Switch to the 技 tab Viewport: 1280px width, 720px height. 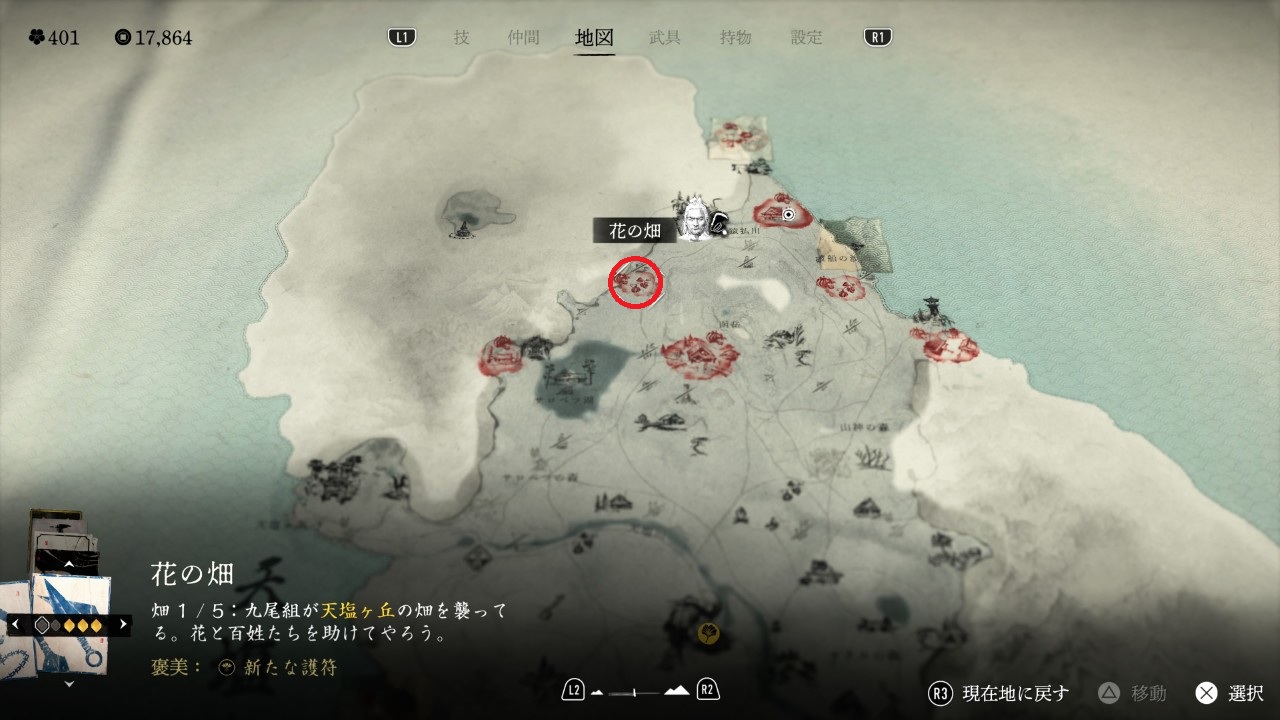point(461,38)
